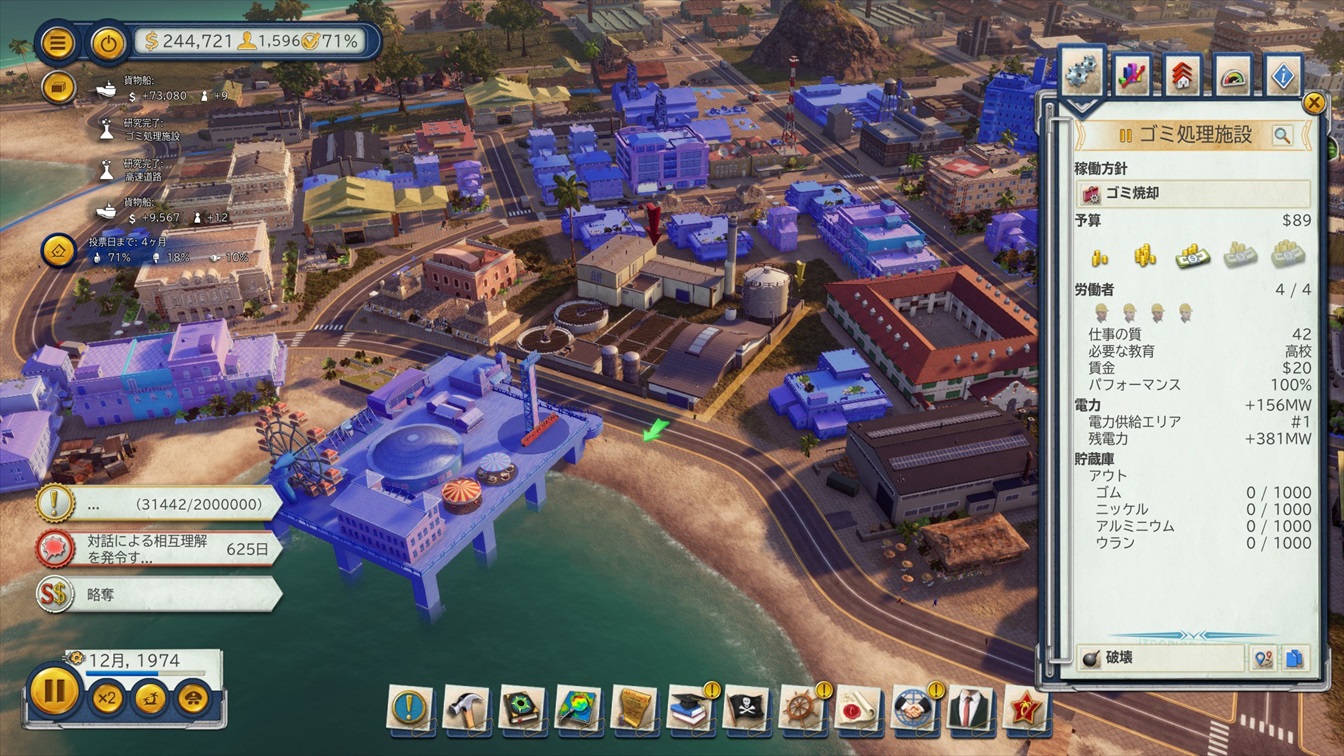Select the ゴミ焼却 work mode

tap(1193, 193)
